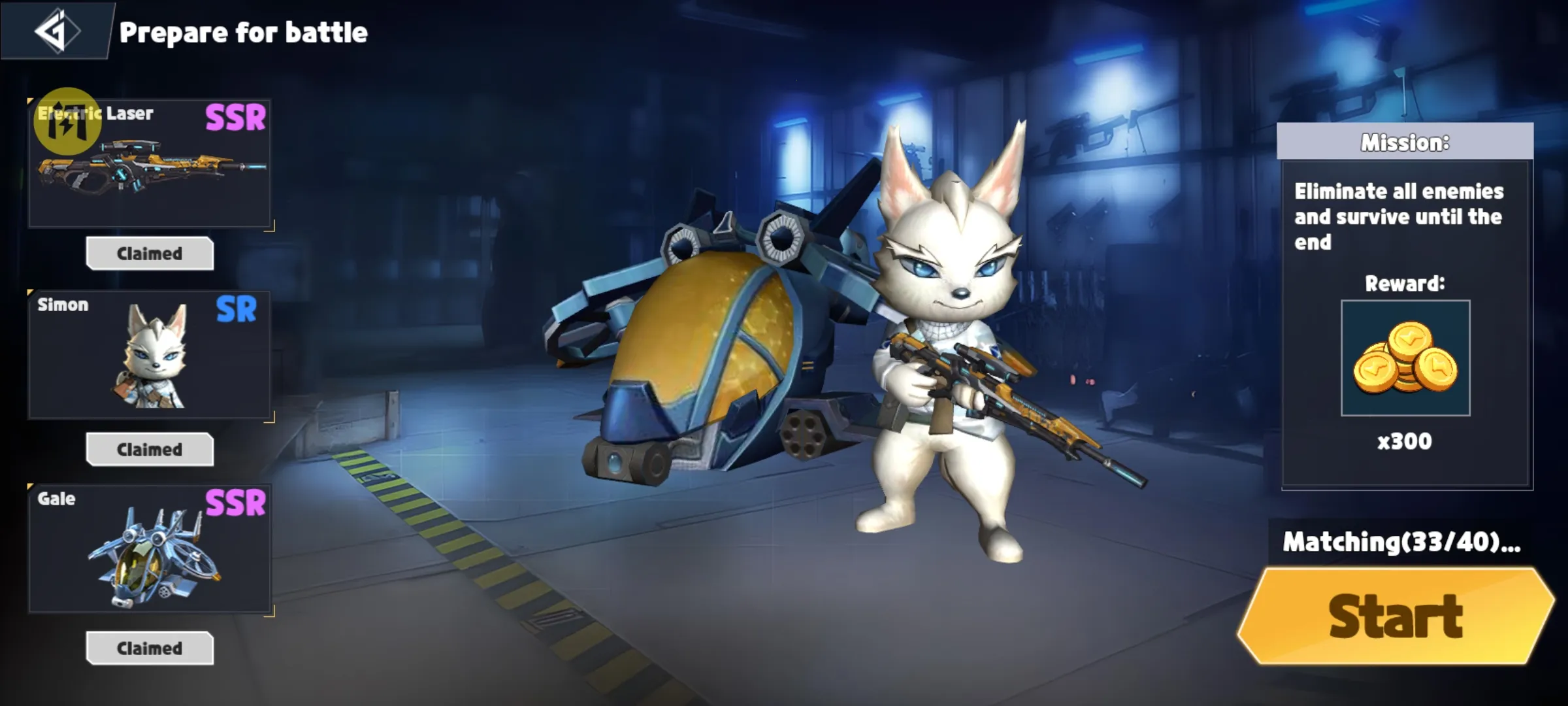
Task: Tap Claimed under Gale's card
Action: point(149,648)
